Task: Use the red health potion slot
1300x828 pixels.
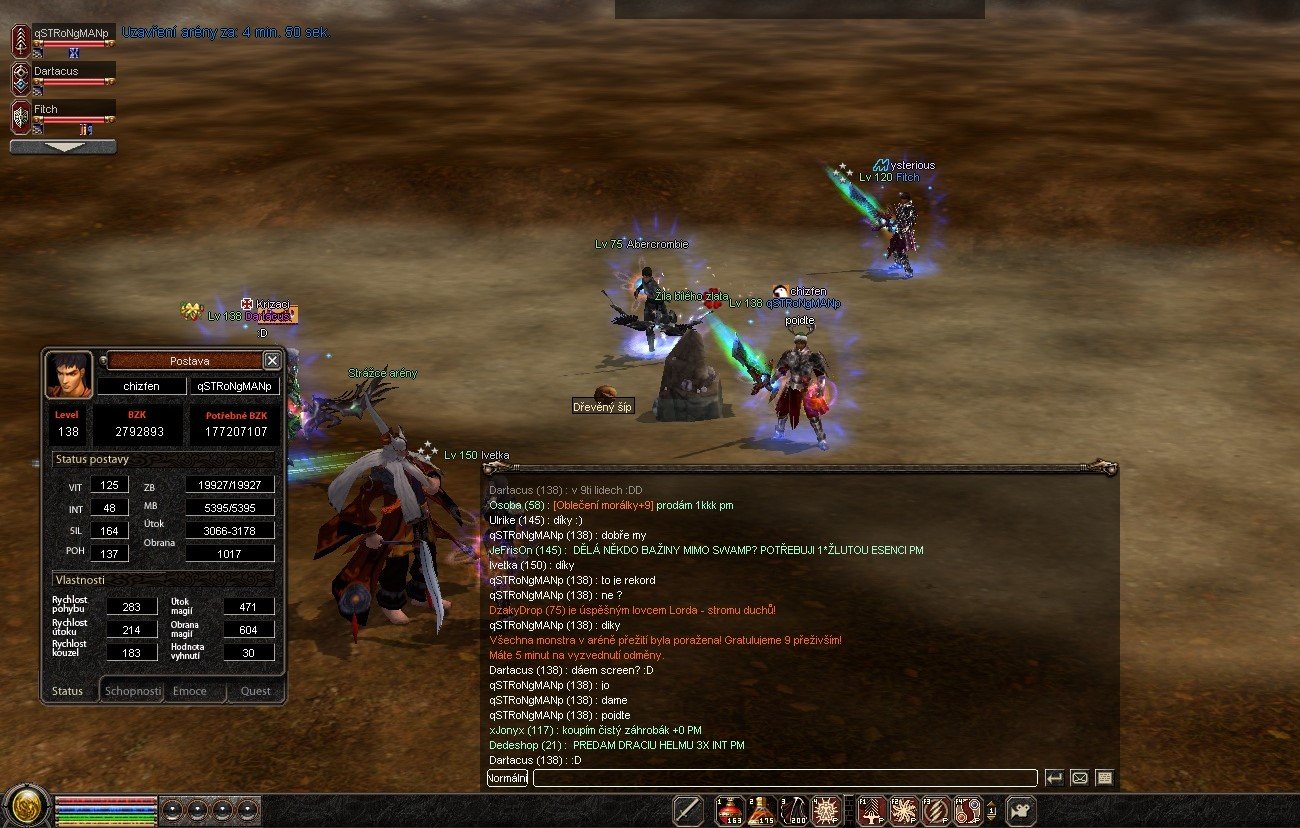Action: 729,809
